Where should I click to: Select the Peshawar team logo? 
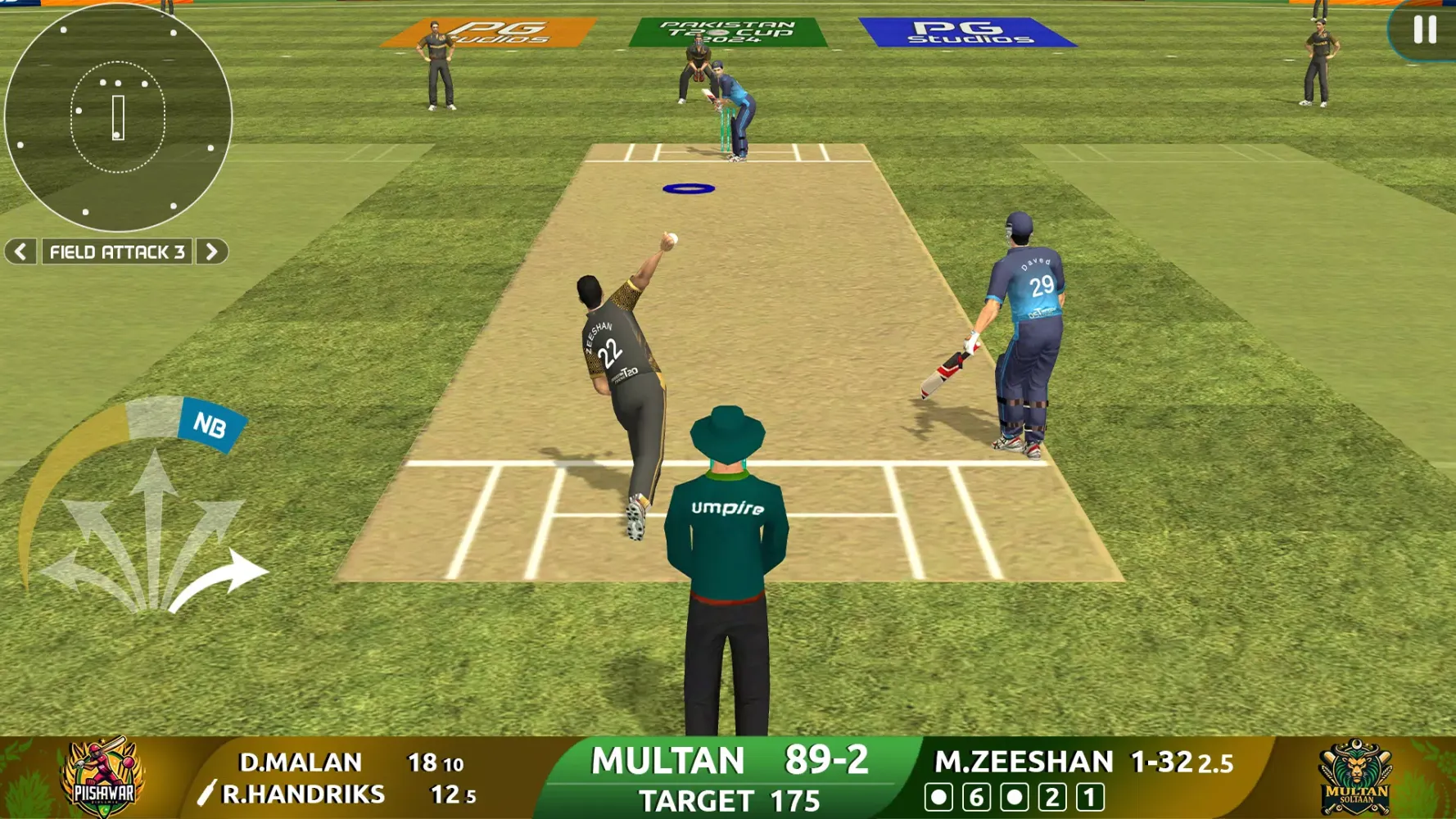101,774
